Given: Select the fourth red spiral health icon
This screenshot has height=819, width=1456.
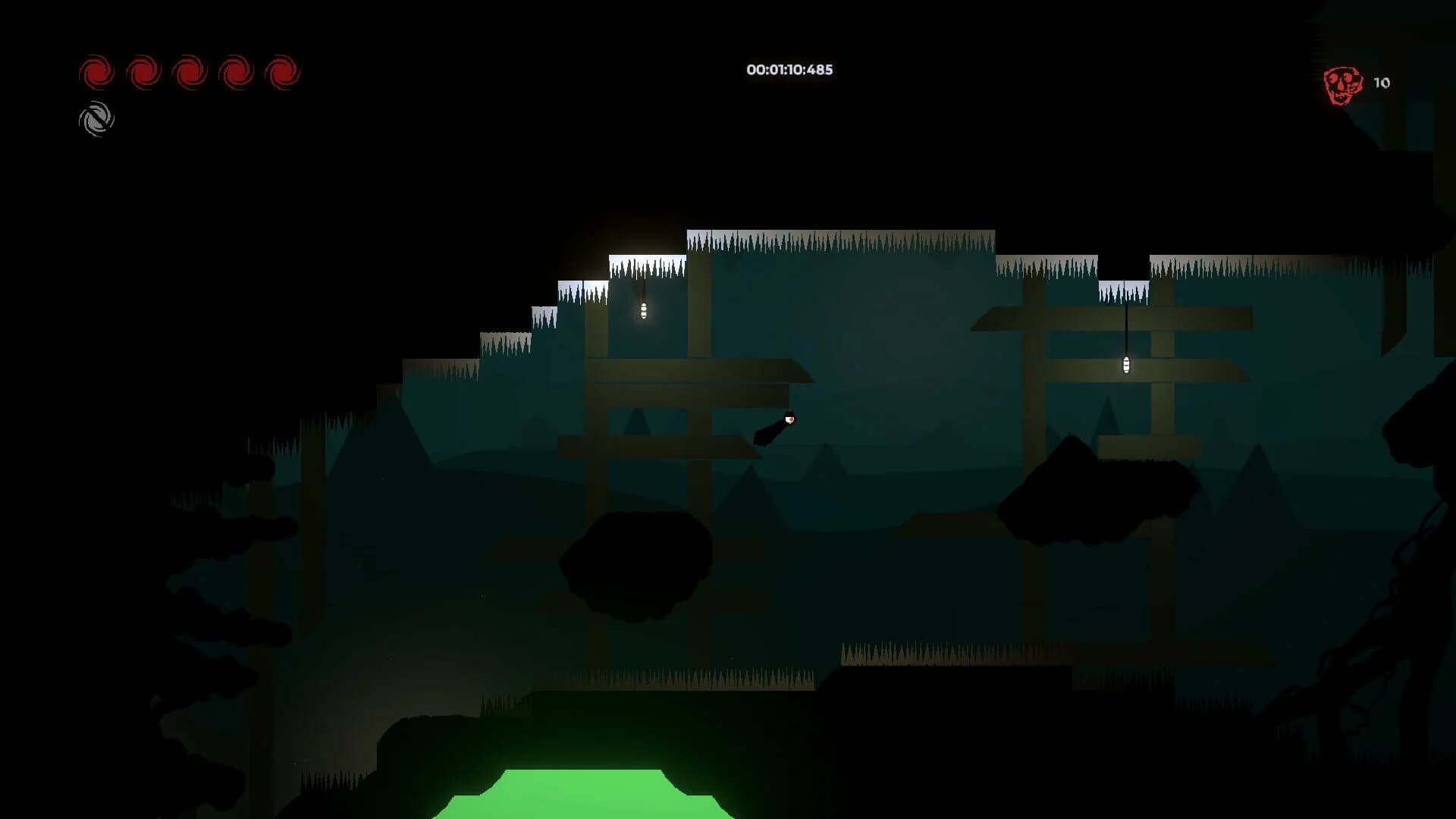Looking at the screenshot, I should (234, 73).
